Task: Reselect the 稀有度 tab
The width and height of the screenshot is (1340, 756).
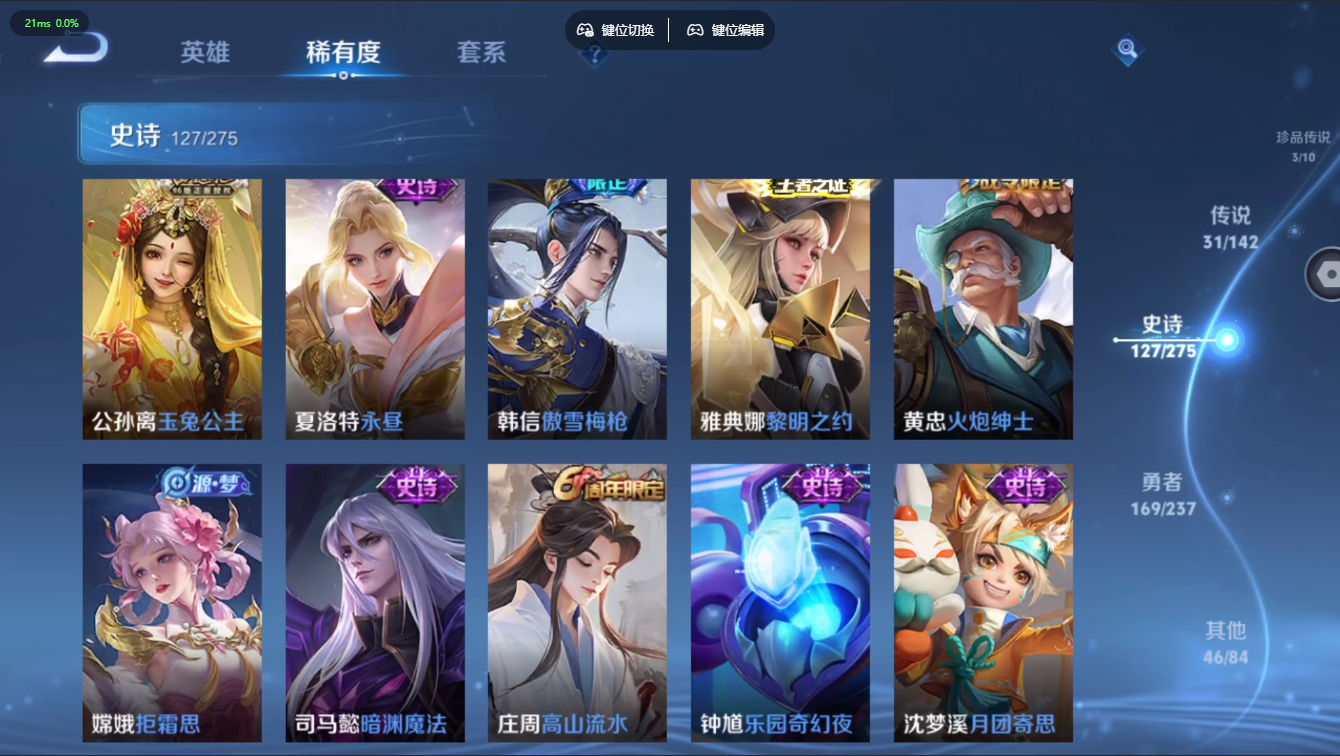Action: click(342, 53)
